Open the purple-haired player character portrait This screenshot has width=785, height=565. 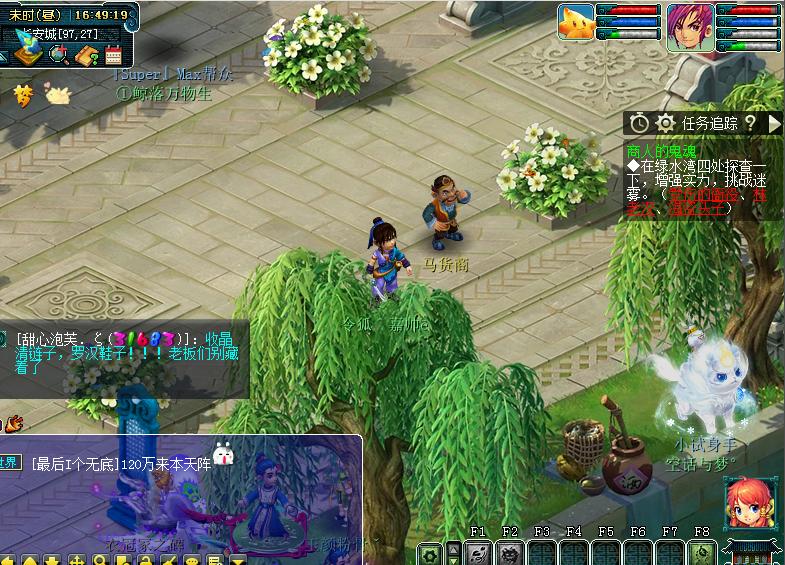tap(691, 25)
